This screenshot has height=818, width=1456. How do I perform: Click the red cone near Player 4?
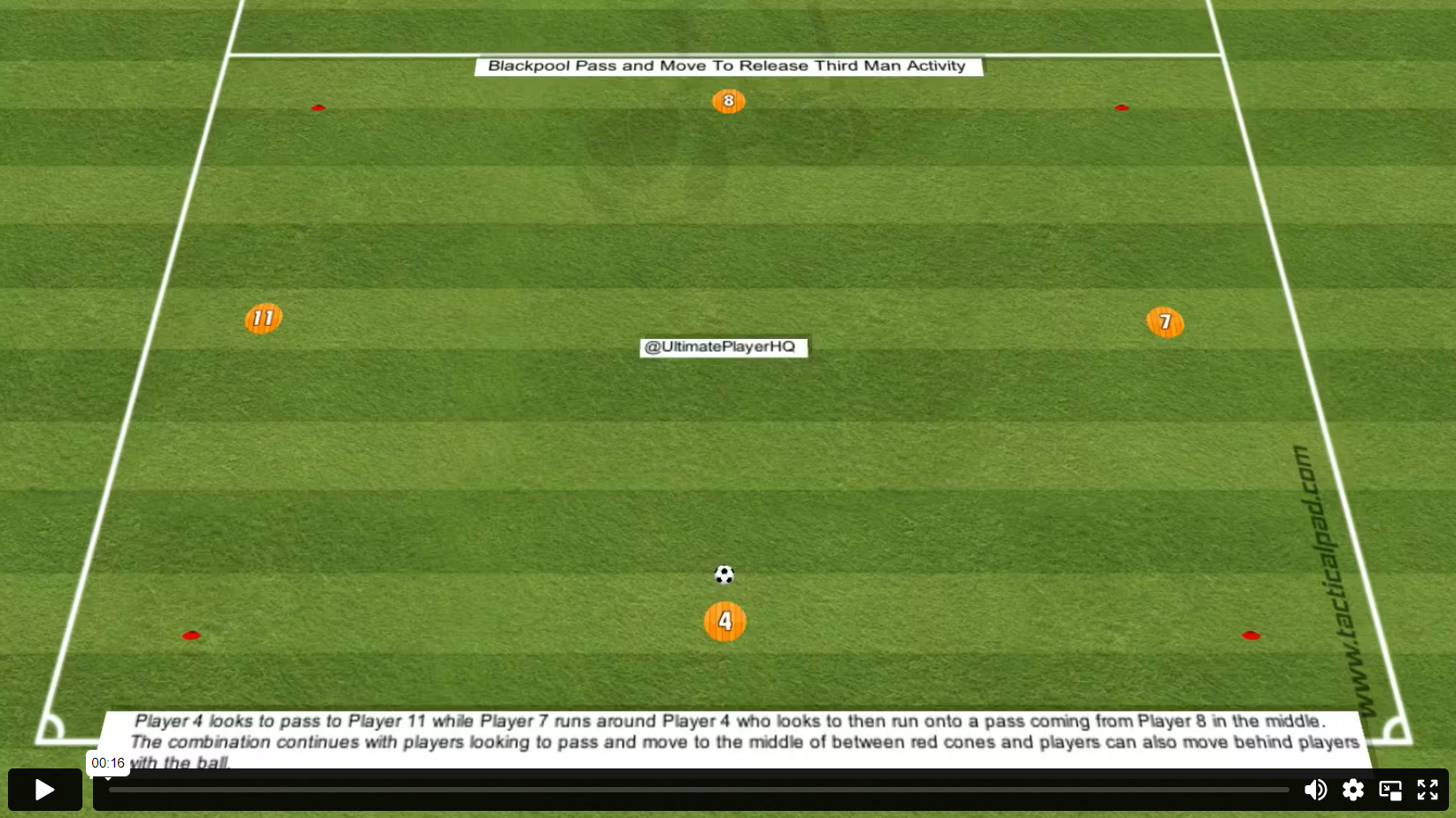click(192, 635)
